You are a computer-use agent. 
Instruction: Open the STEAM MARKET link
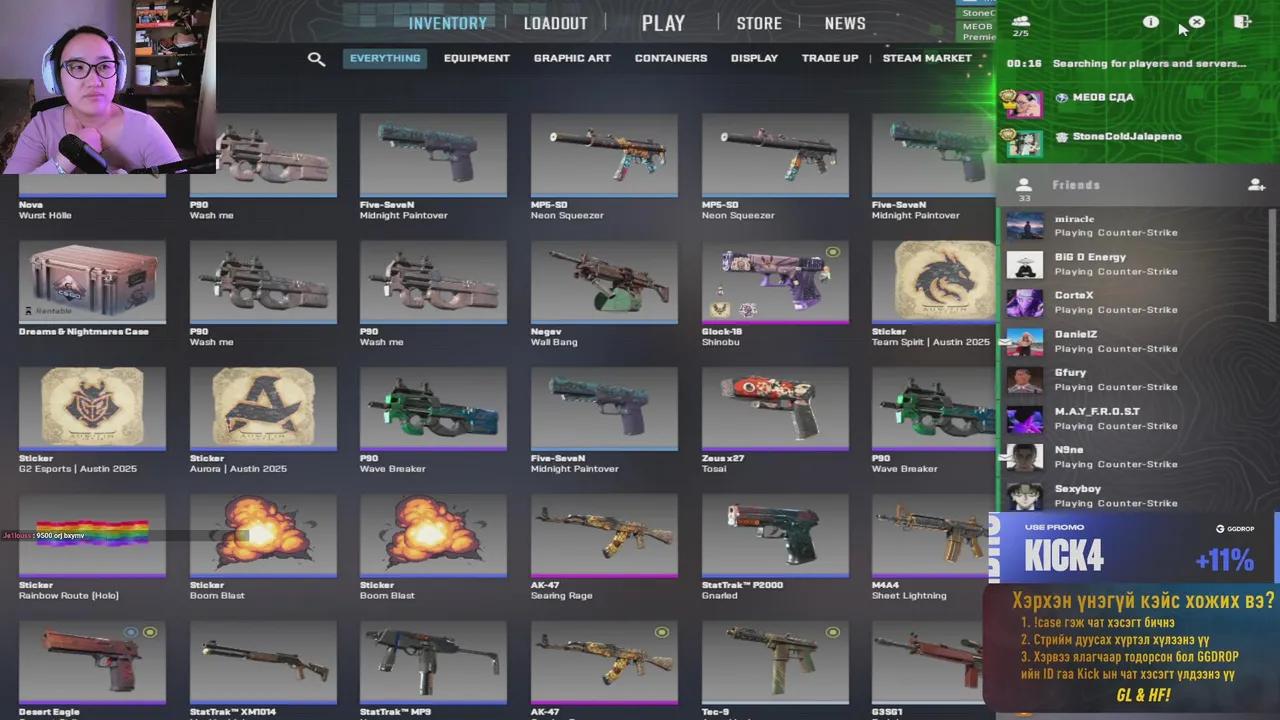pyautogui.click(x=926, y=58)
